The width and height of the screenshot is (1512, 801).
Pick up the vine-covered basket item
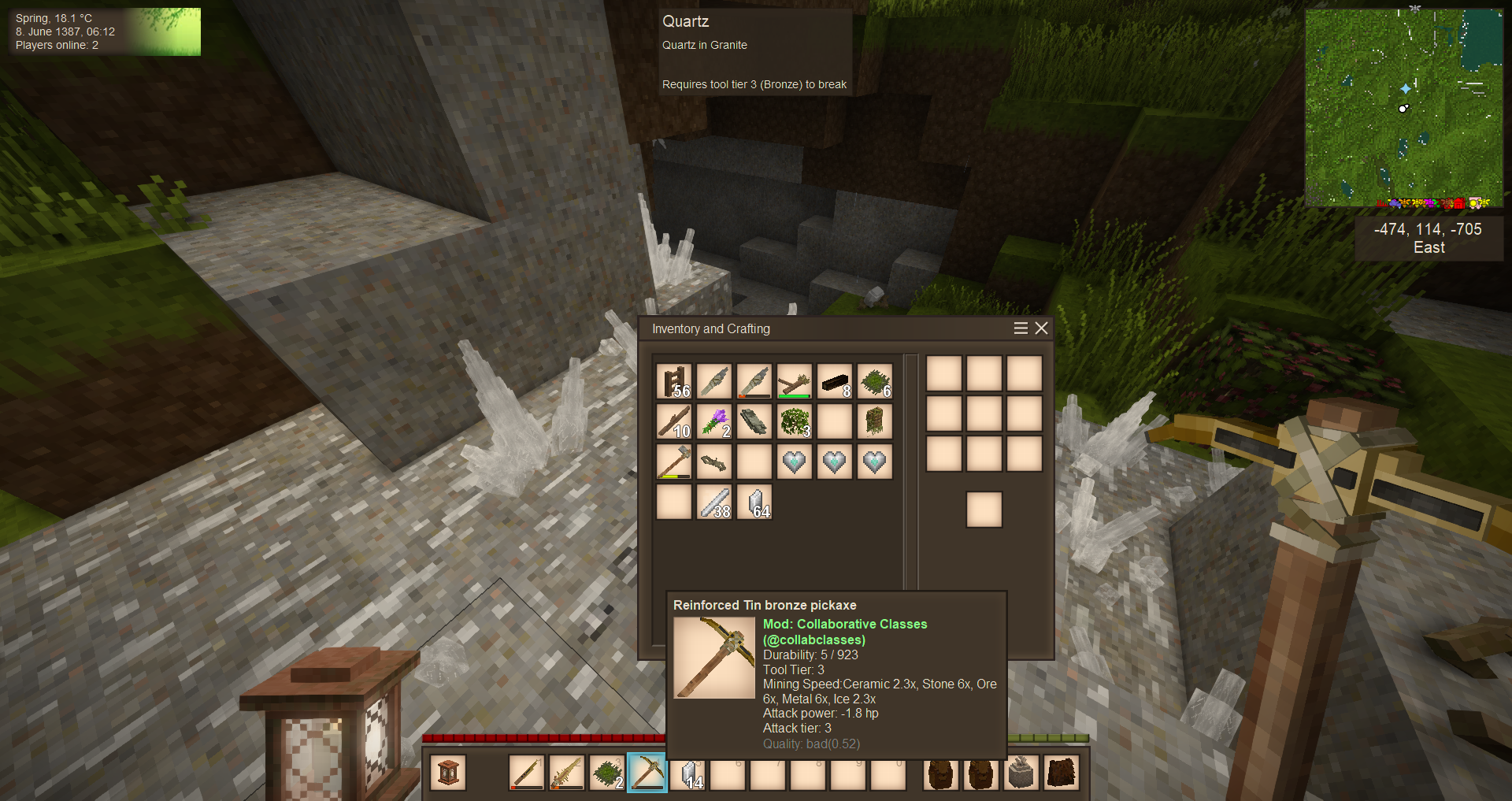click(x=875, y=422)
